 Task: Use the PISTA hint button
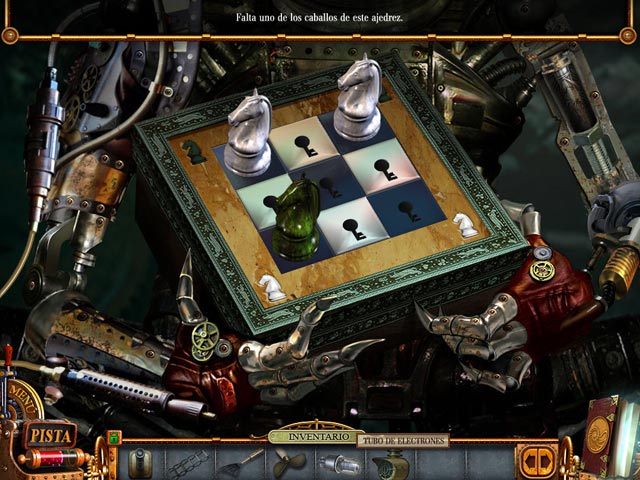(51, 434)
